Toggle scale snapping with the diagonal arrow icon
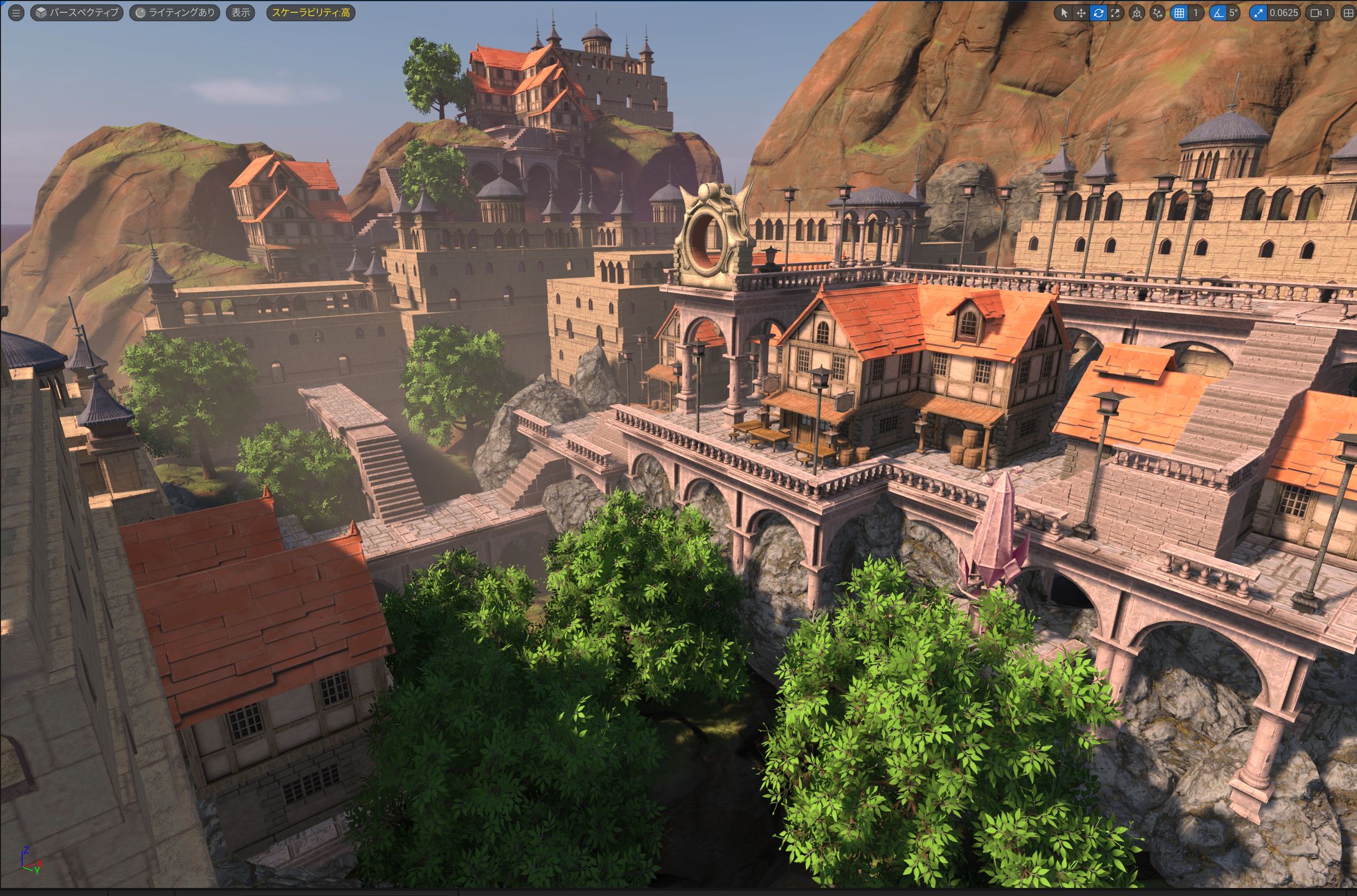This screenshot has width=1357, height=896. pos(1258,13)
